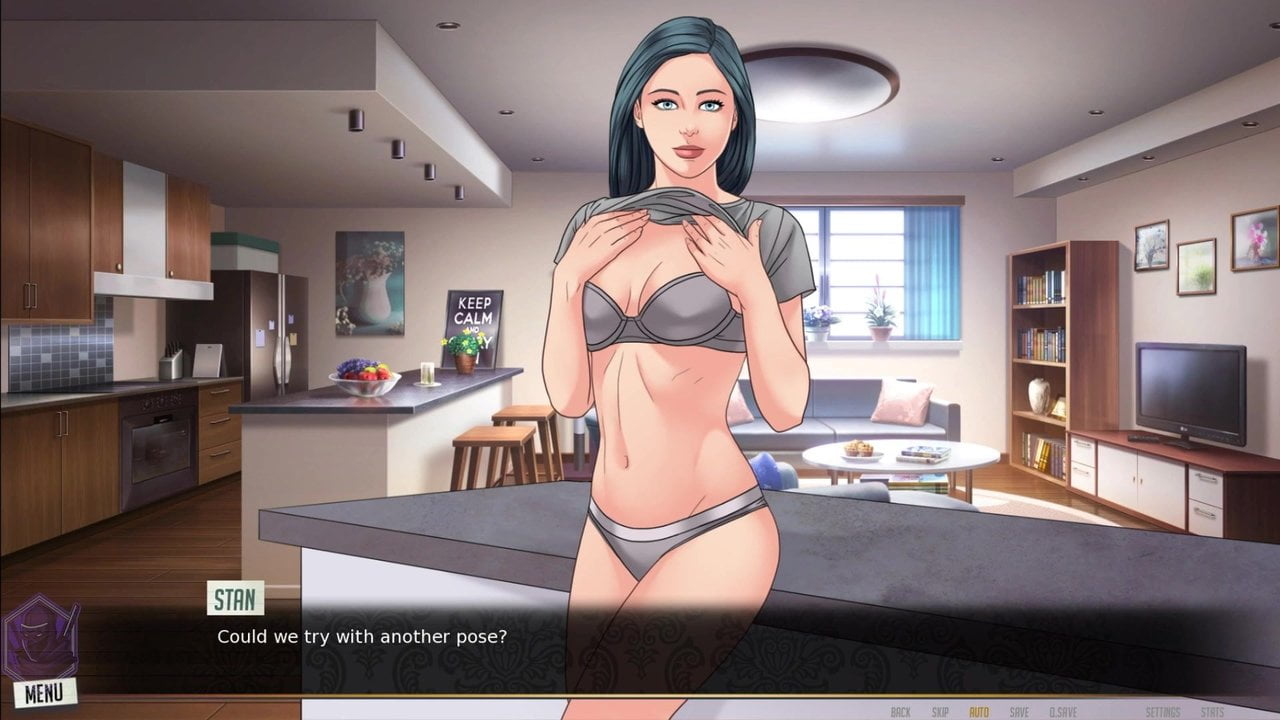This screenshot has width=1280, height=720.
Task: Quick save with Q.Save
Action: tap(1063, 712)
